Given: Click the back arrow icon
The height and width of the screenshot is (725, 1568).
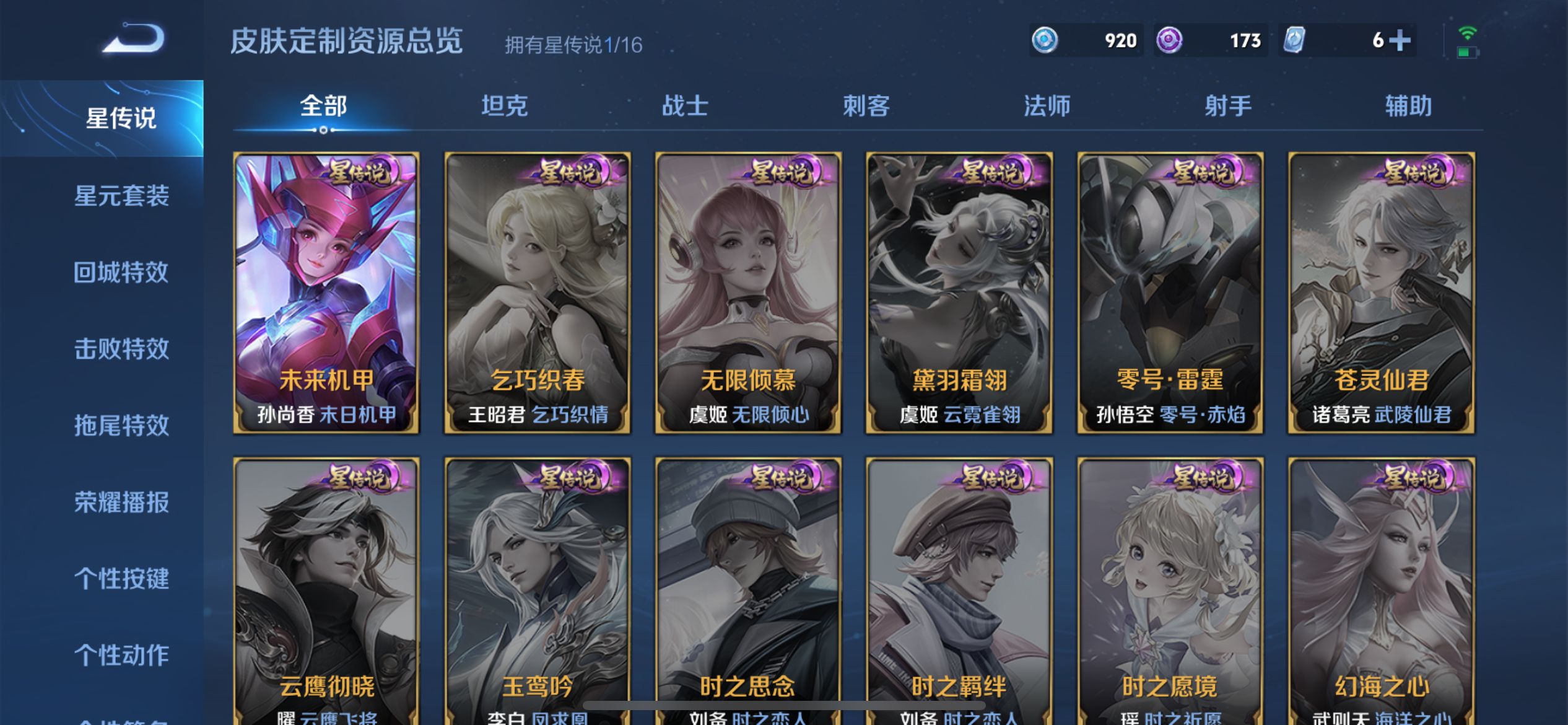Looking at the screenshot, I should pyautogui.click(x=131, y=39).
